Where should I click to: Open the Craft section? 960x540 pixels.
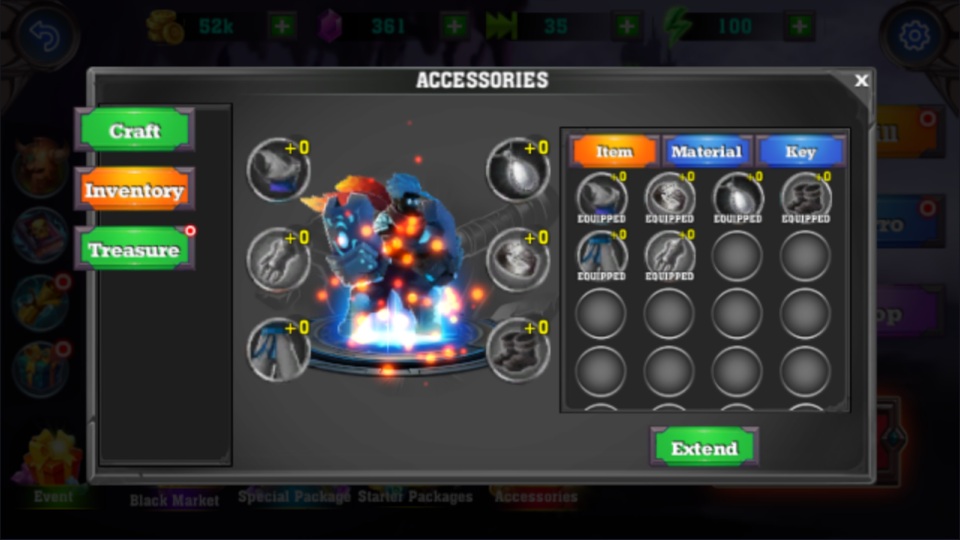click(134, 130)
